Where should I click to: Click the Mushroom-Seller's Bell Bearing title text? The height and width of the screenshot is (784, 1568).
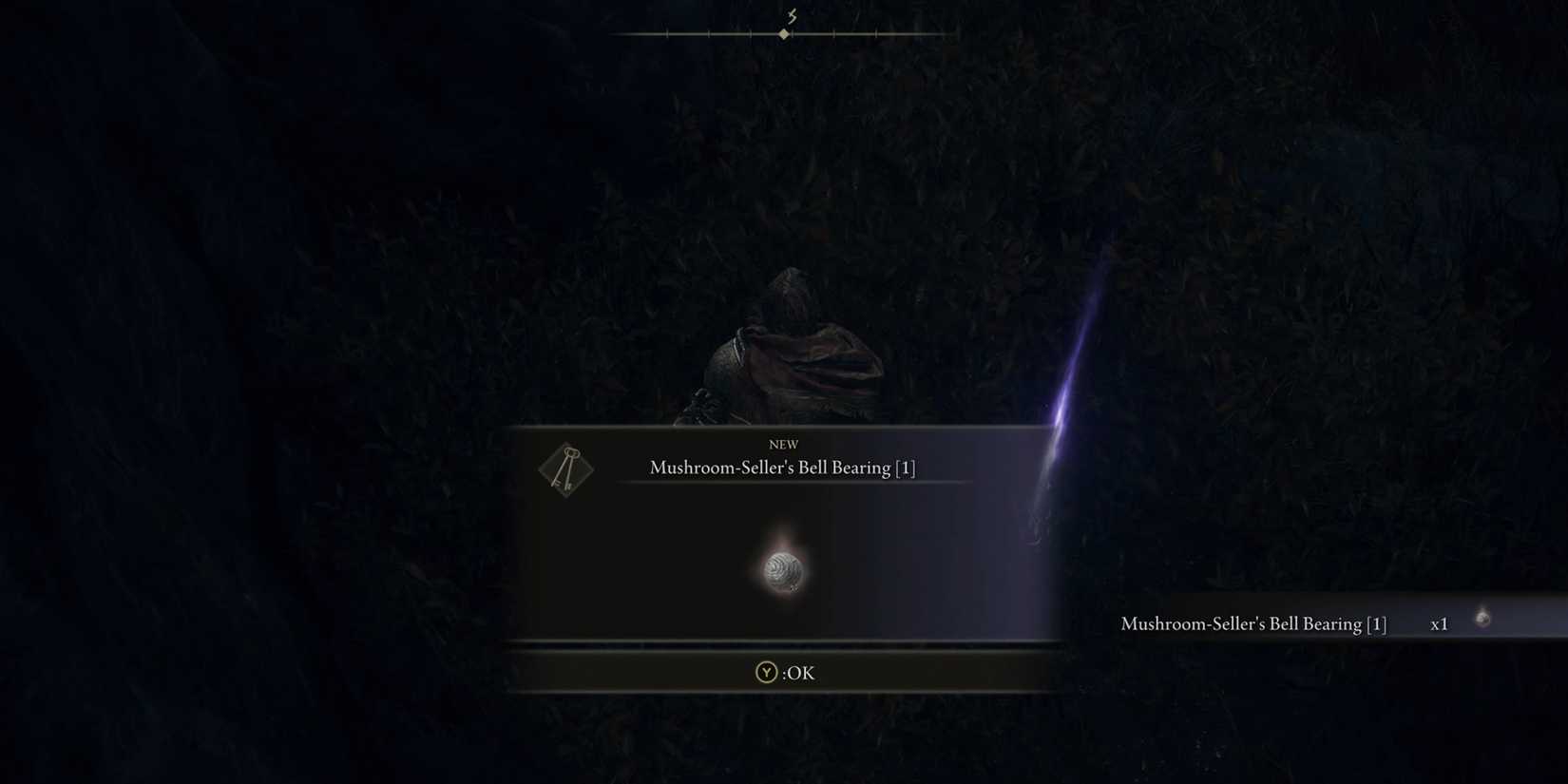tap(783, 468)
